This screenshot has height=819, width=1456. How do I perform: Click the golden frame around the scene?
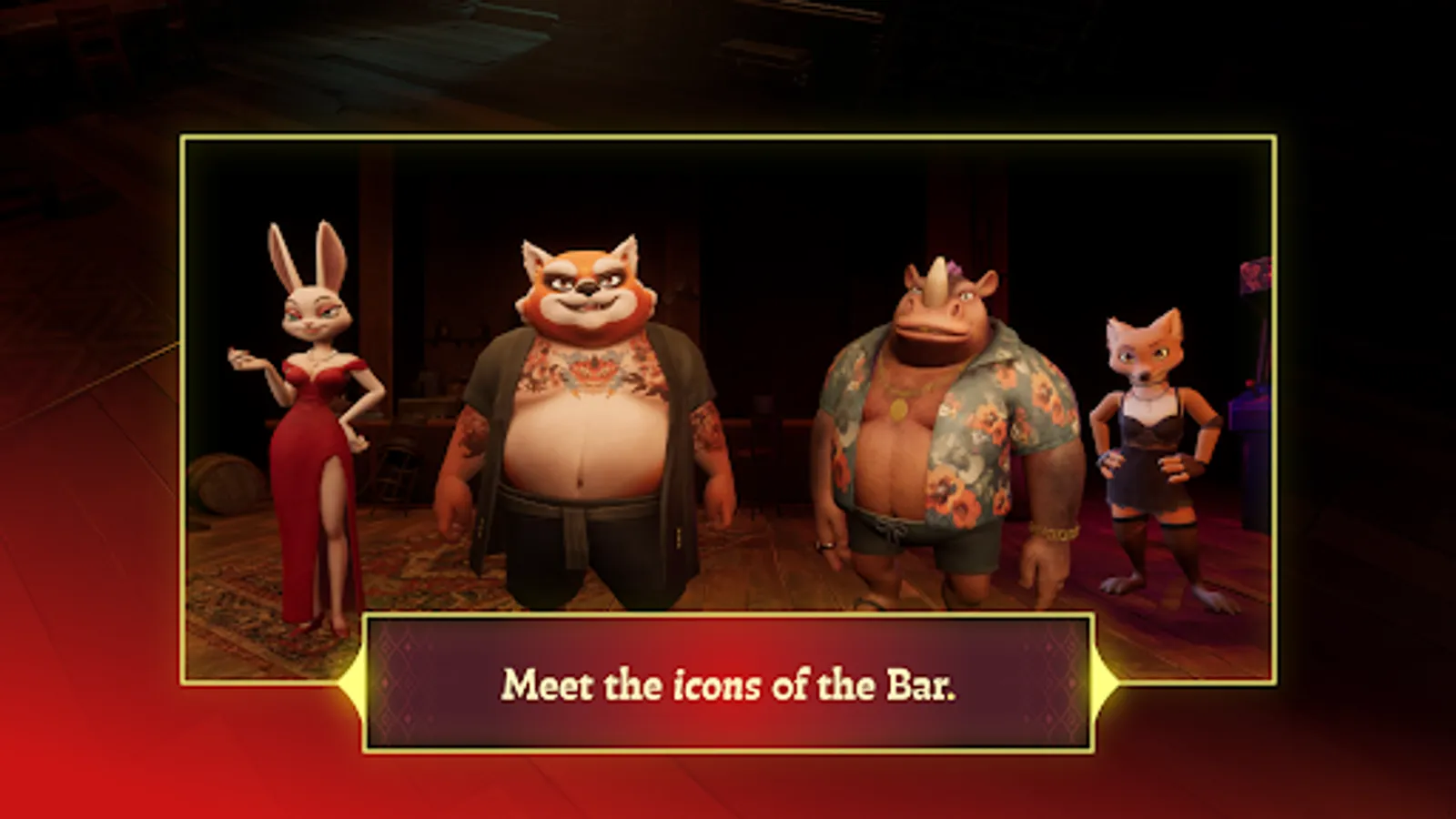(x=728, y=138)
